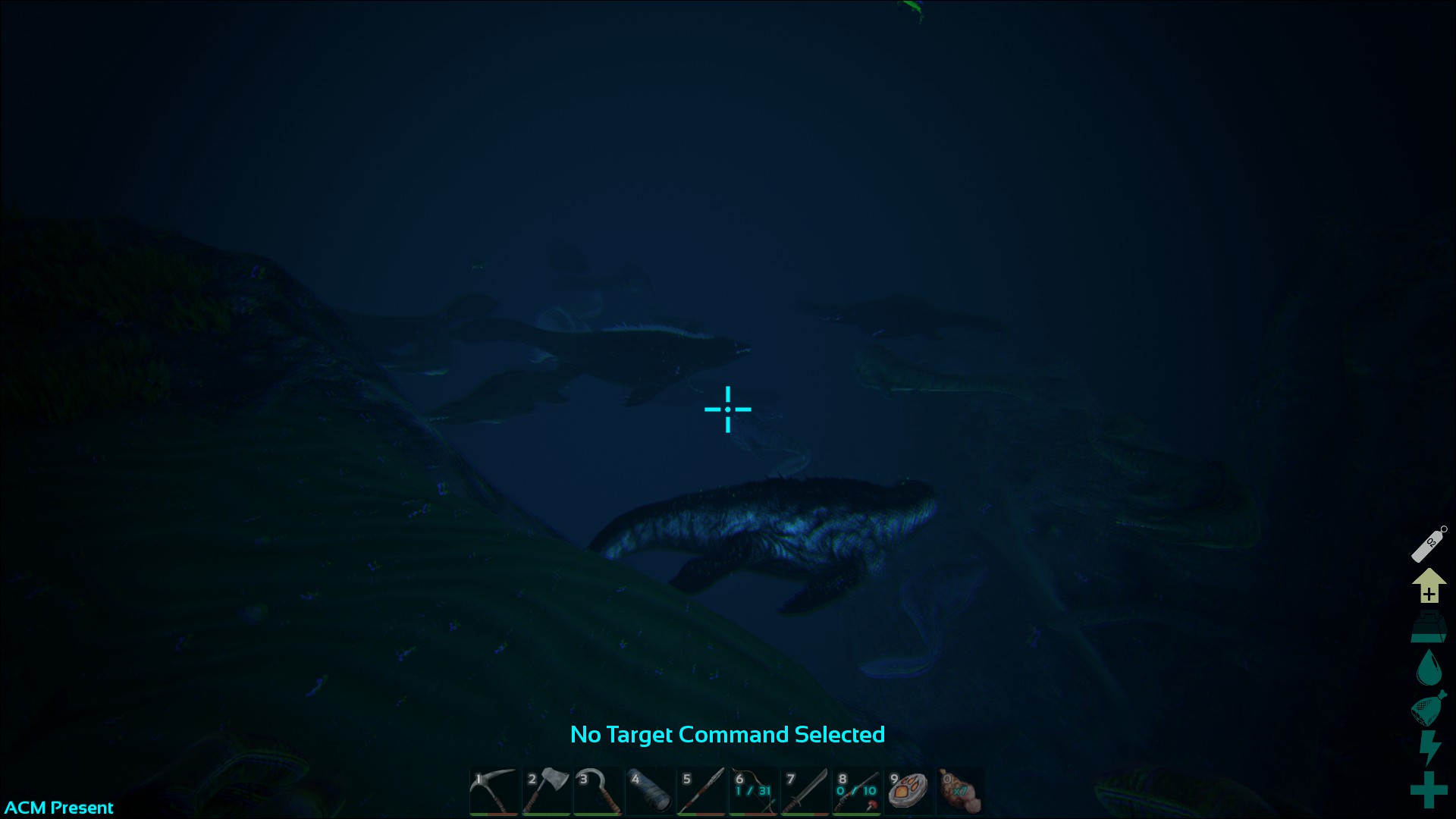Click the level-up arrow notification
This screenshot has height=819, width=1456.
(1429, 587)
